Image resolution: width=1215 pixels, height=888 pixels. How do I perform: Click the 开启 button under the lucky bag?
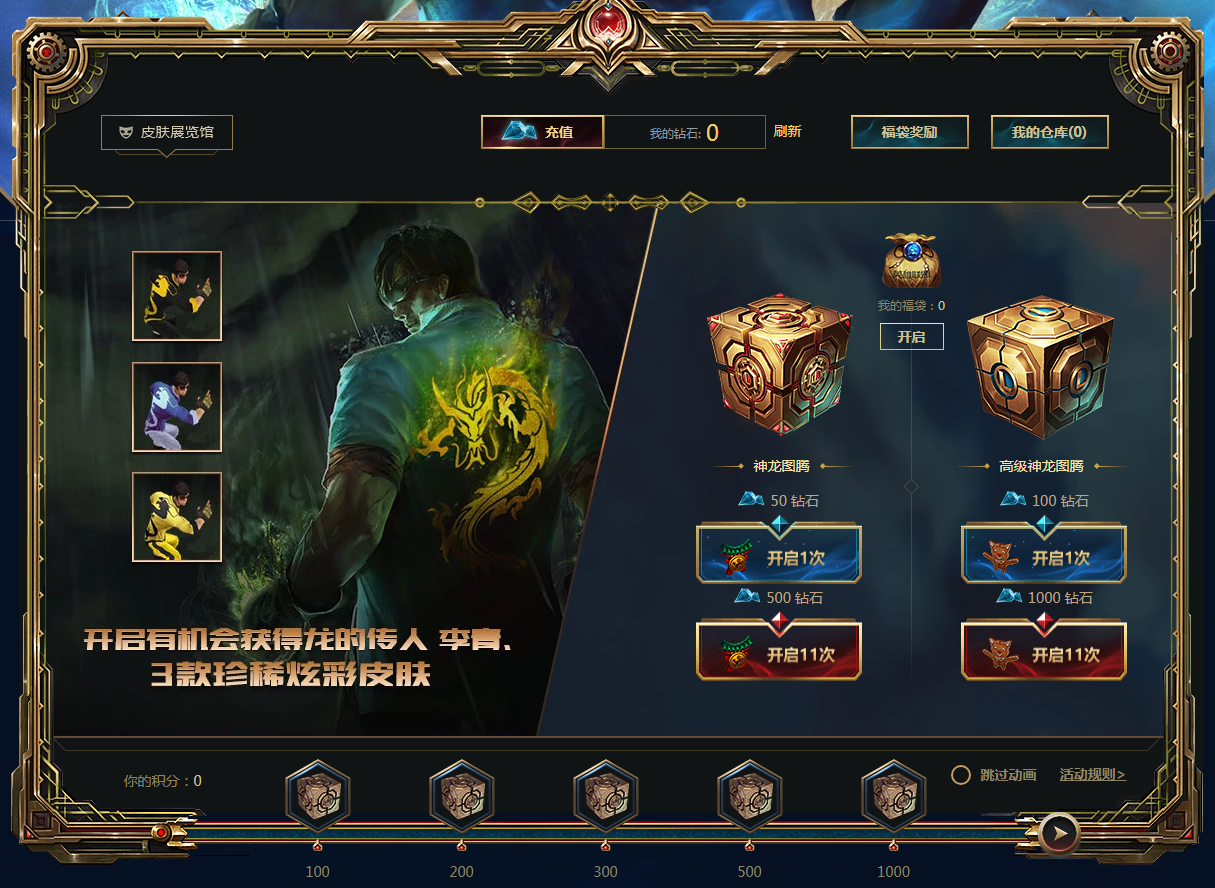point(911,337)
